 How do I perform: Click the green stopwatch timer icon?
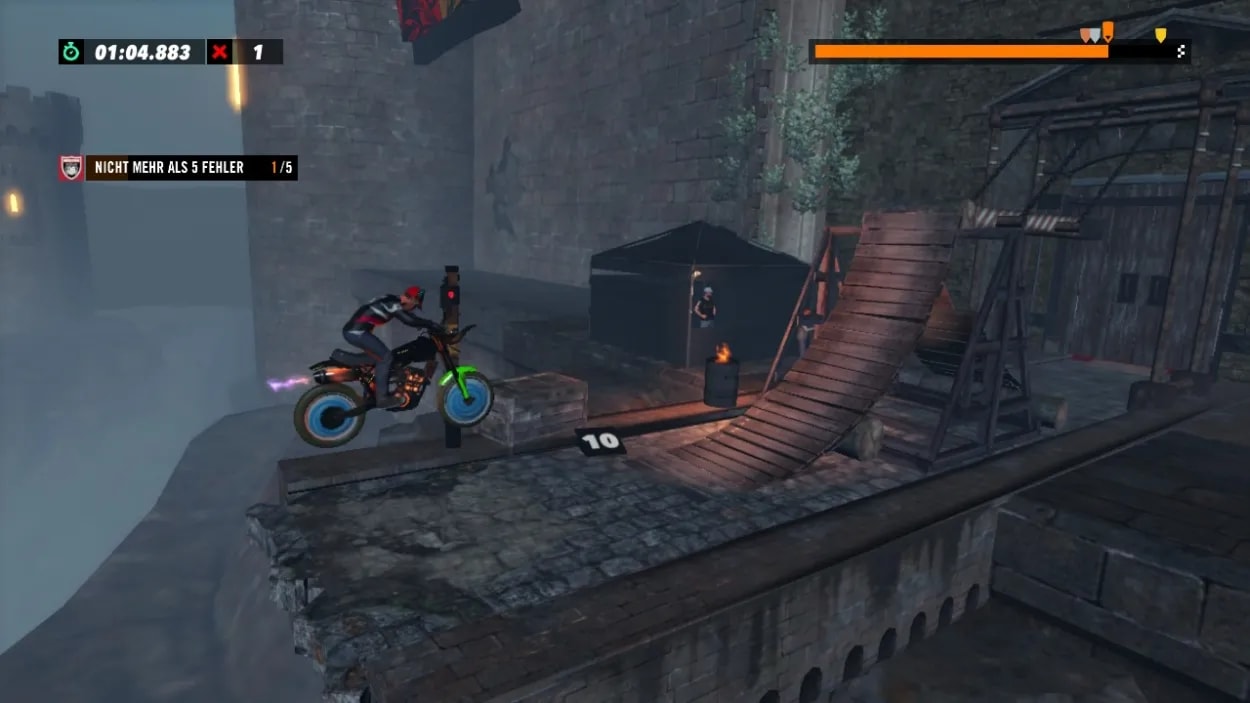coord(71,52)
